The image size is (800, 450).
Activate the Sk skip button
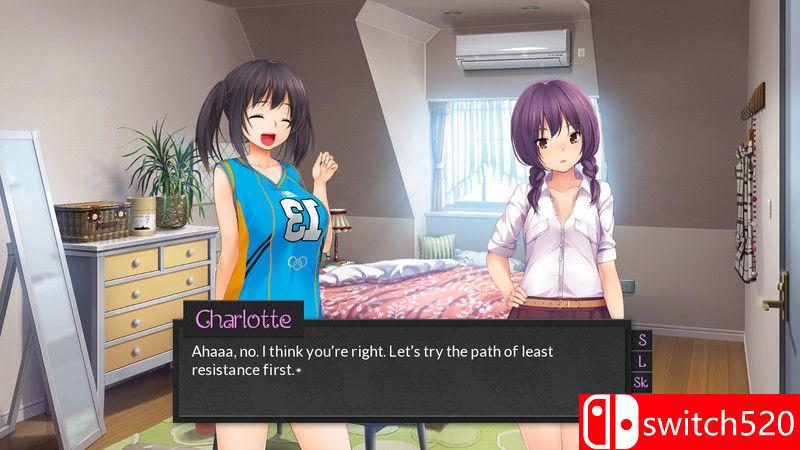click(x=641, y=382)
